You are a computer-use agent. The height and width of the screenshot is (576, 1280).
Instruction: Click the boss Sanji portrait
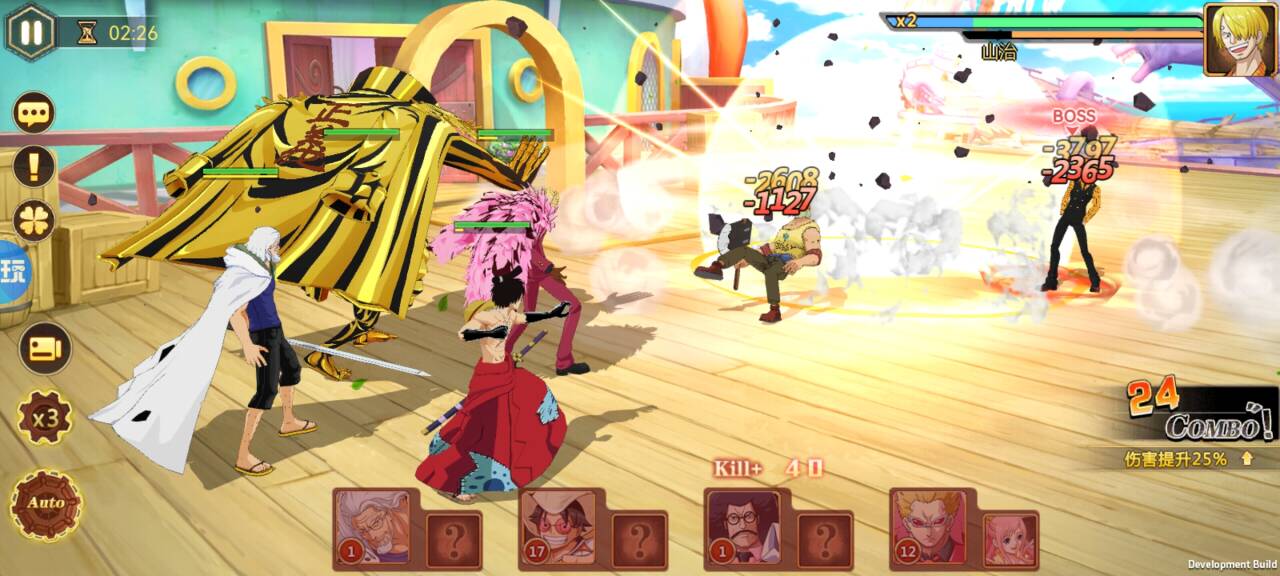(1239, 39)
